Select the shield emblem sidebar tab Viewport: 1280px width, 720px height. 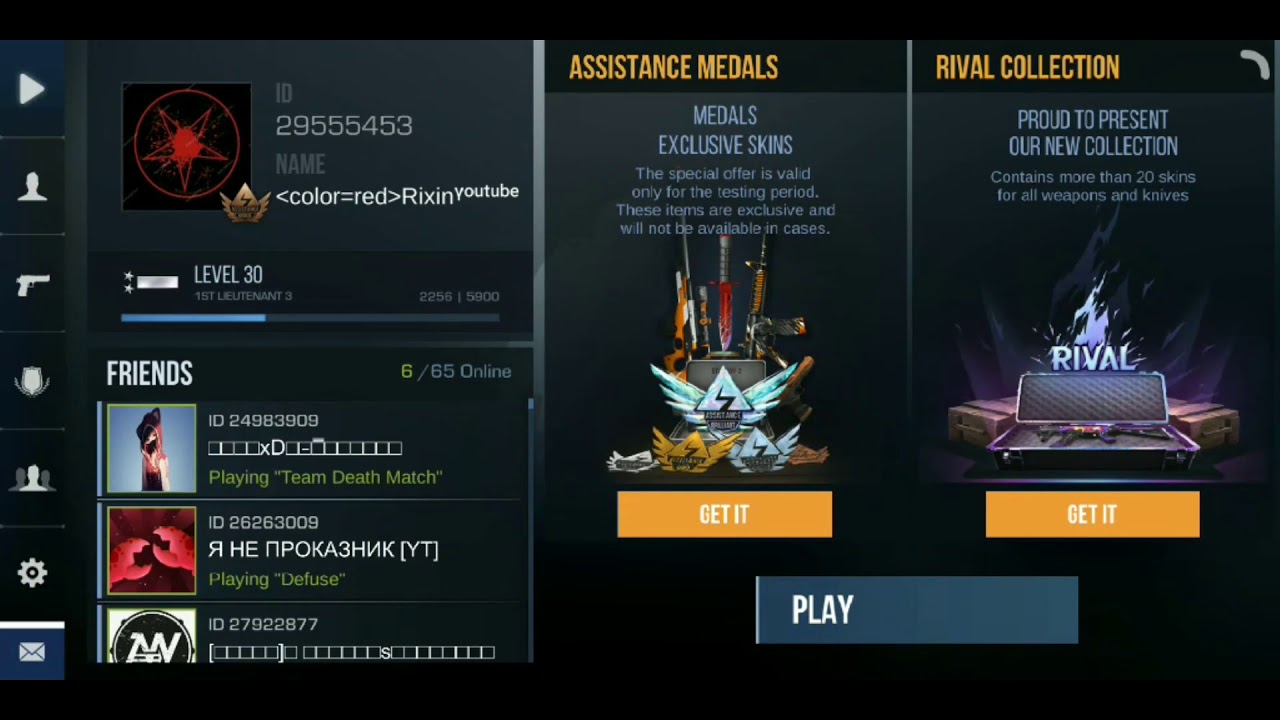[32, 381]
